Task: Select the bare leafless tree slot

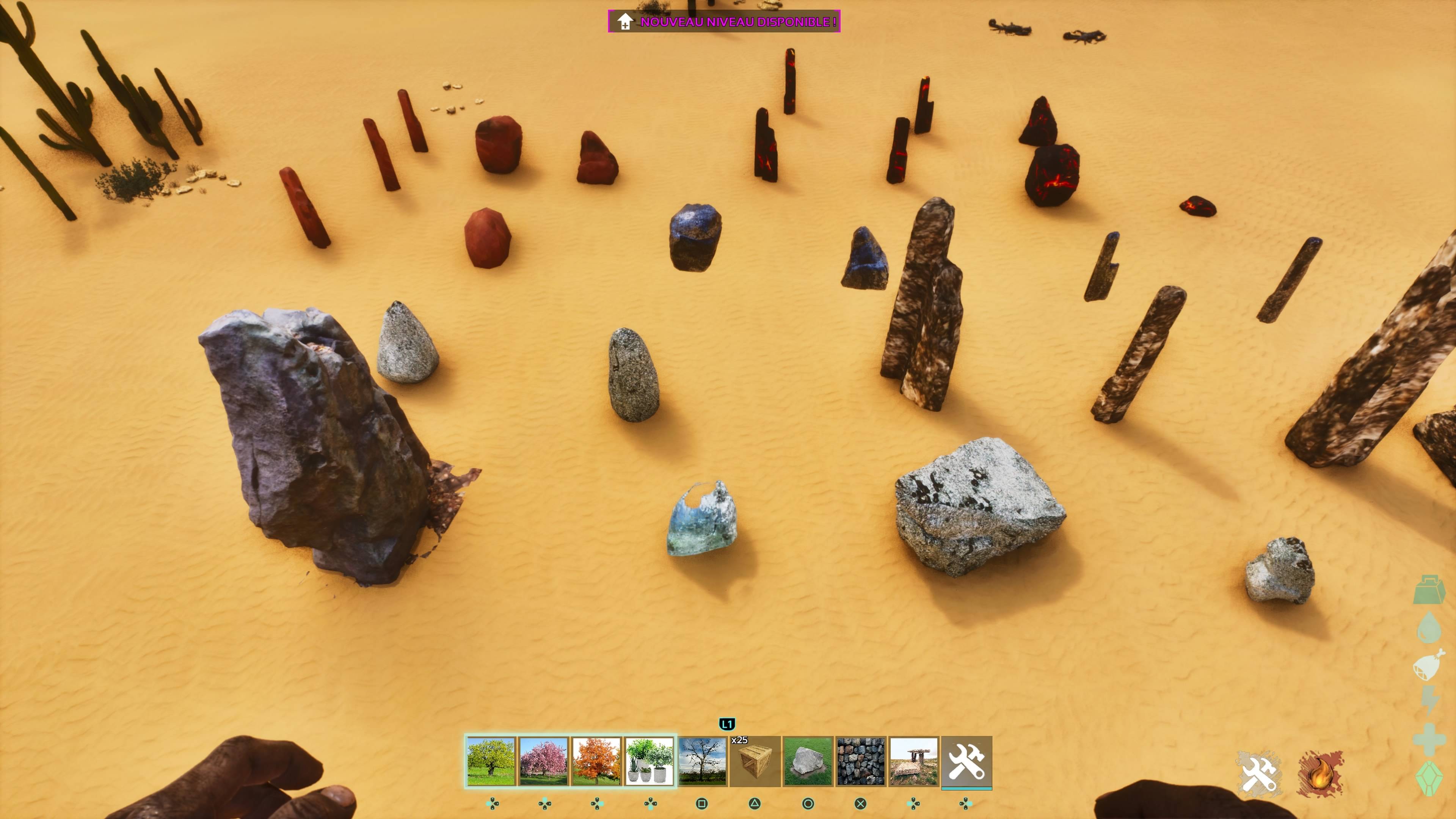Action: (702, 761)
